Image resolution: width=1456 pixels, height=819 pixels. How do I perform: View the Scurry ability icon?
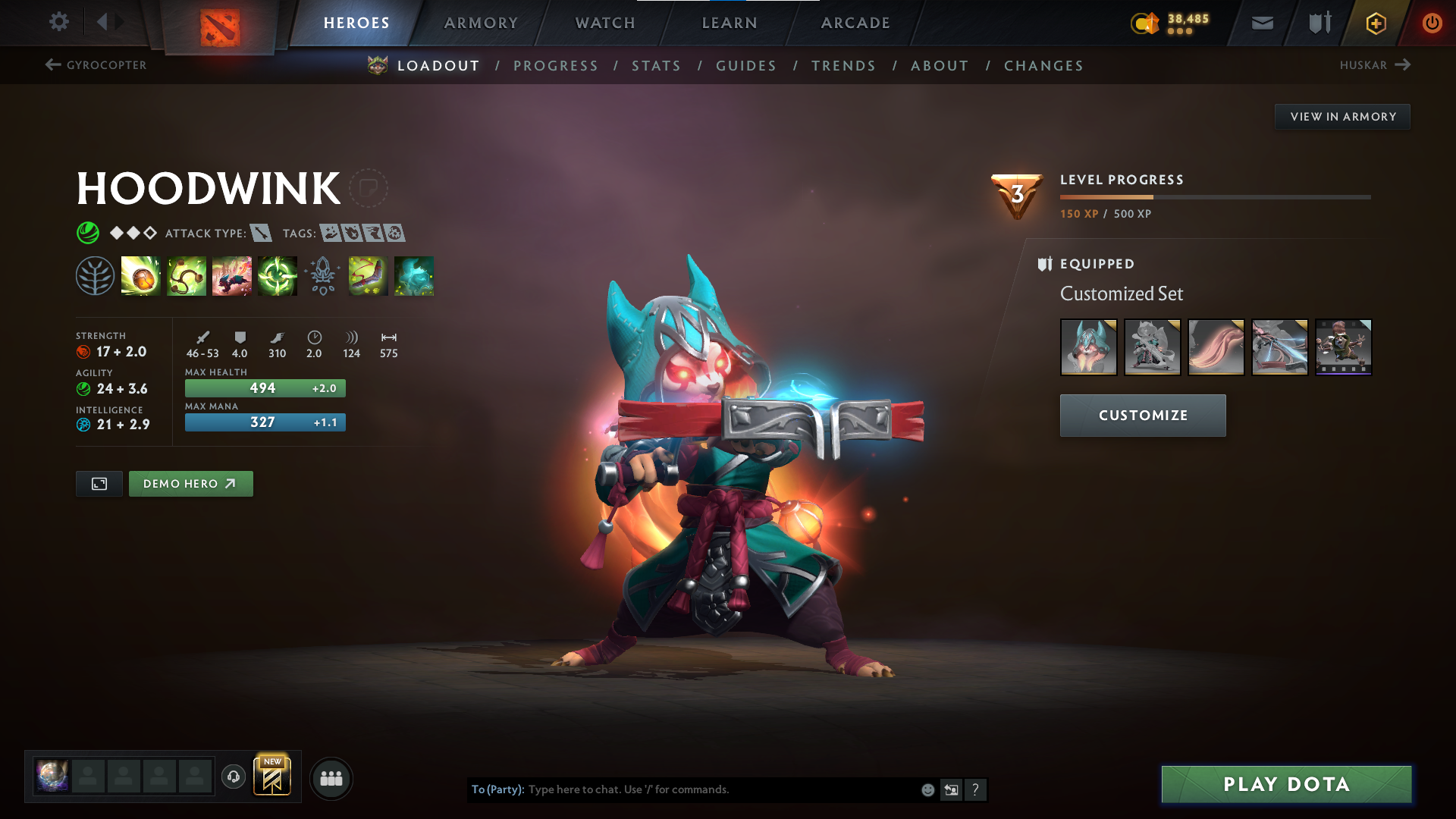click(232, 276)
